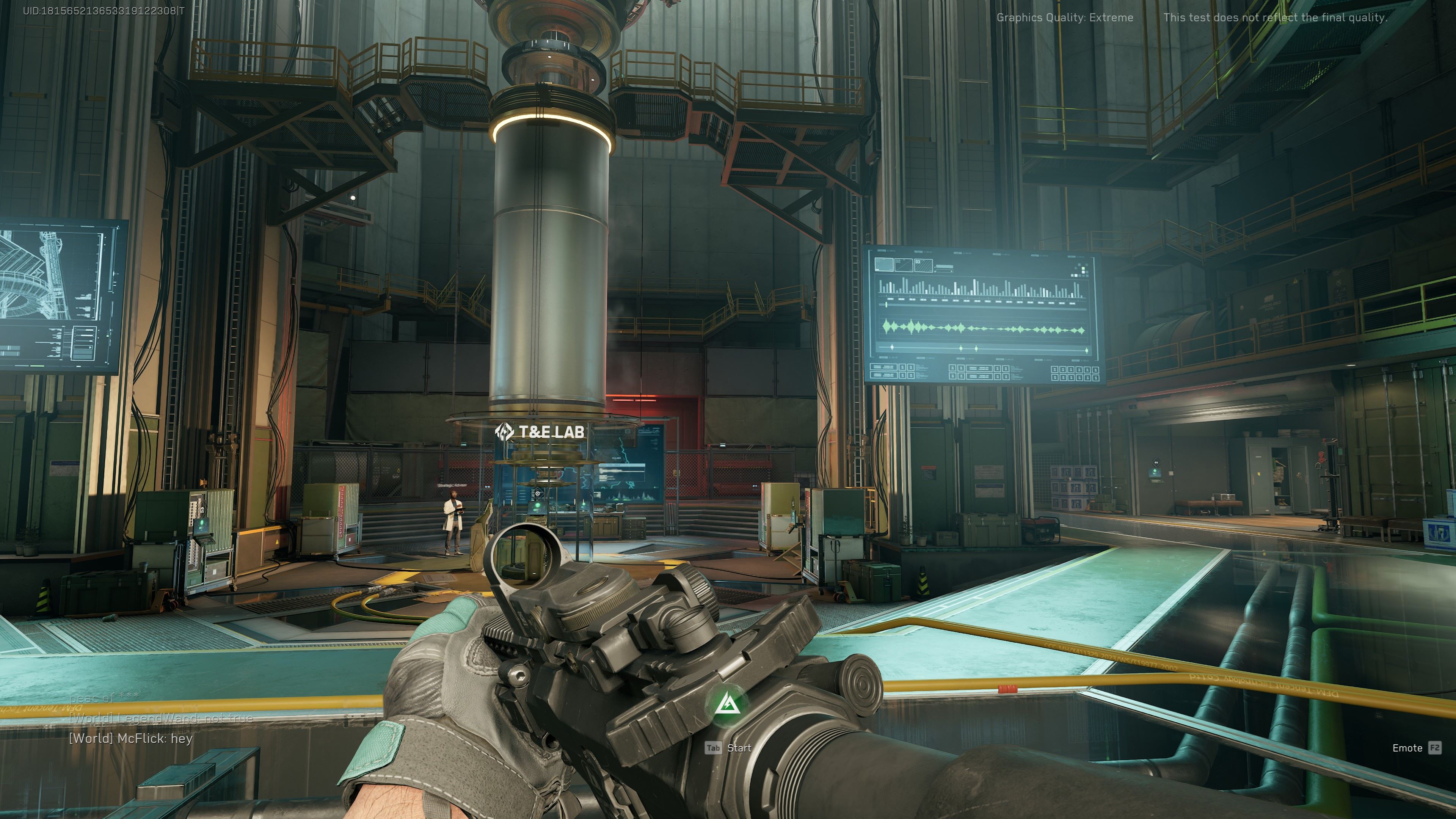Viewport: 1456px width, 819px height.
Task: Open the Emote wheel label
Action: 1407,748
